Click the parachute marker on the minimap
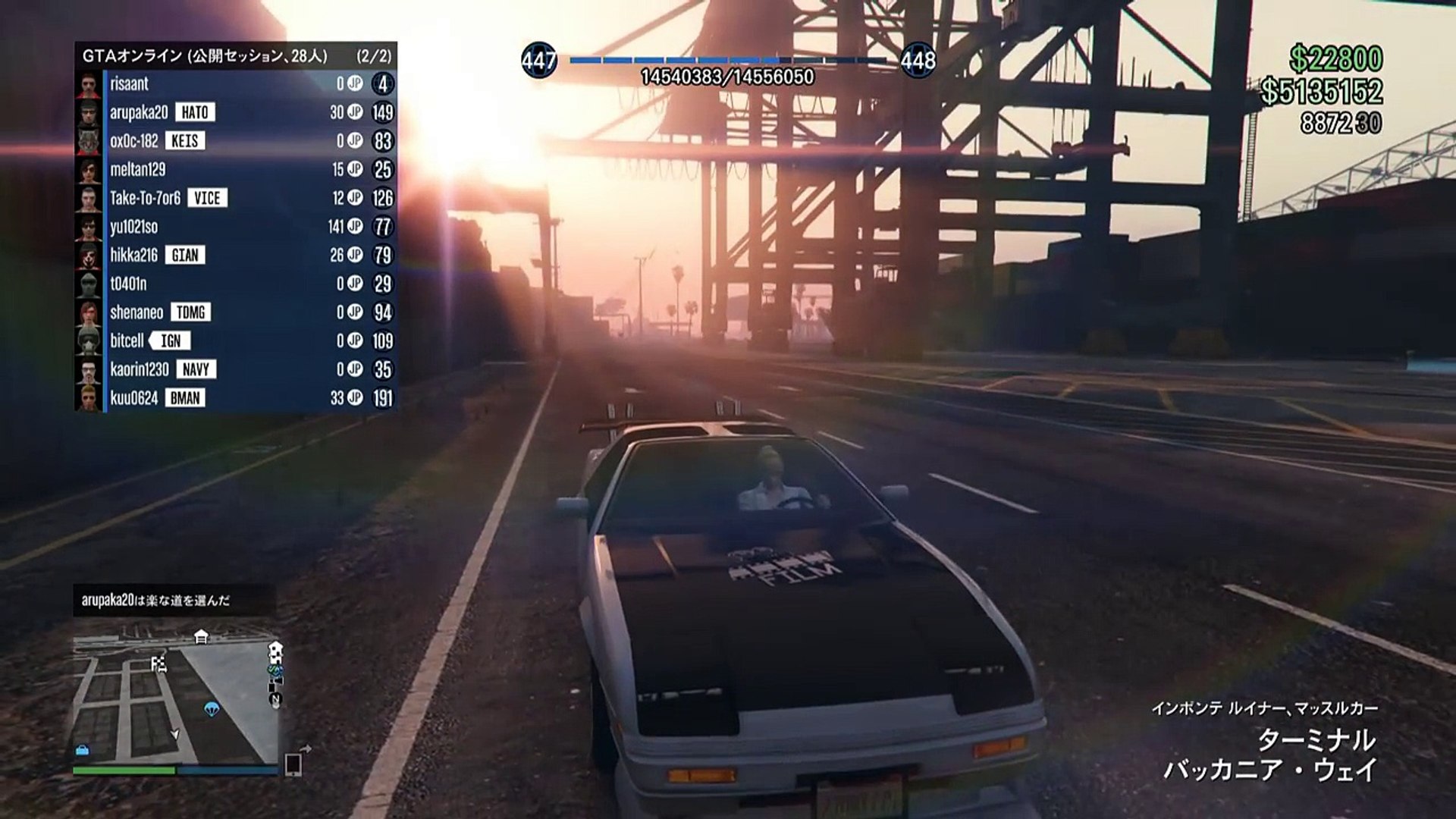This screenshot has width=1456, height=819. [x=212, y=708]
